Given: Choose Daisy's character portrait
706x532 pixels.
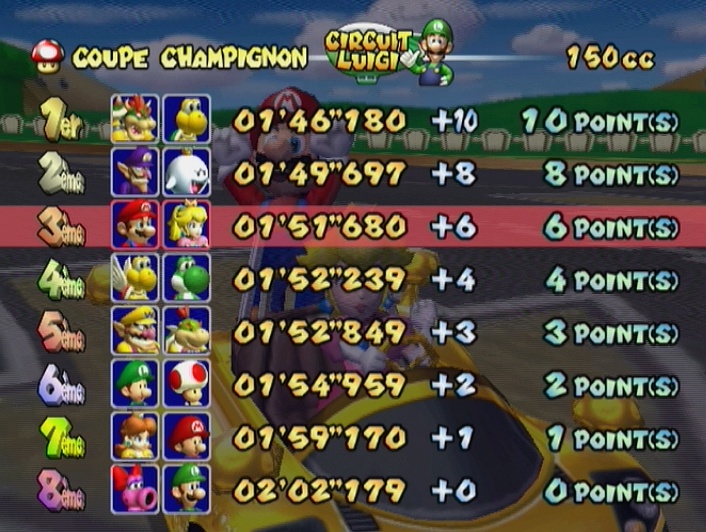Looking at the screenshot, I should pos(135,437).
